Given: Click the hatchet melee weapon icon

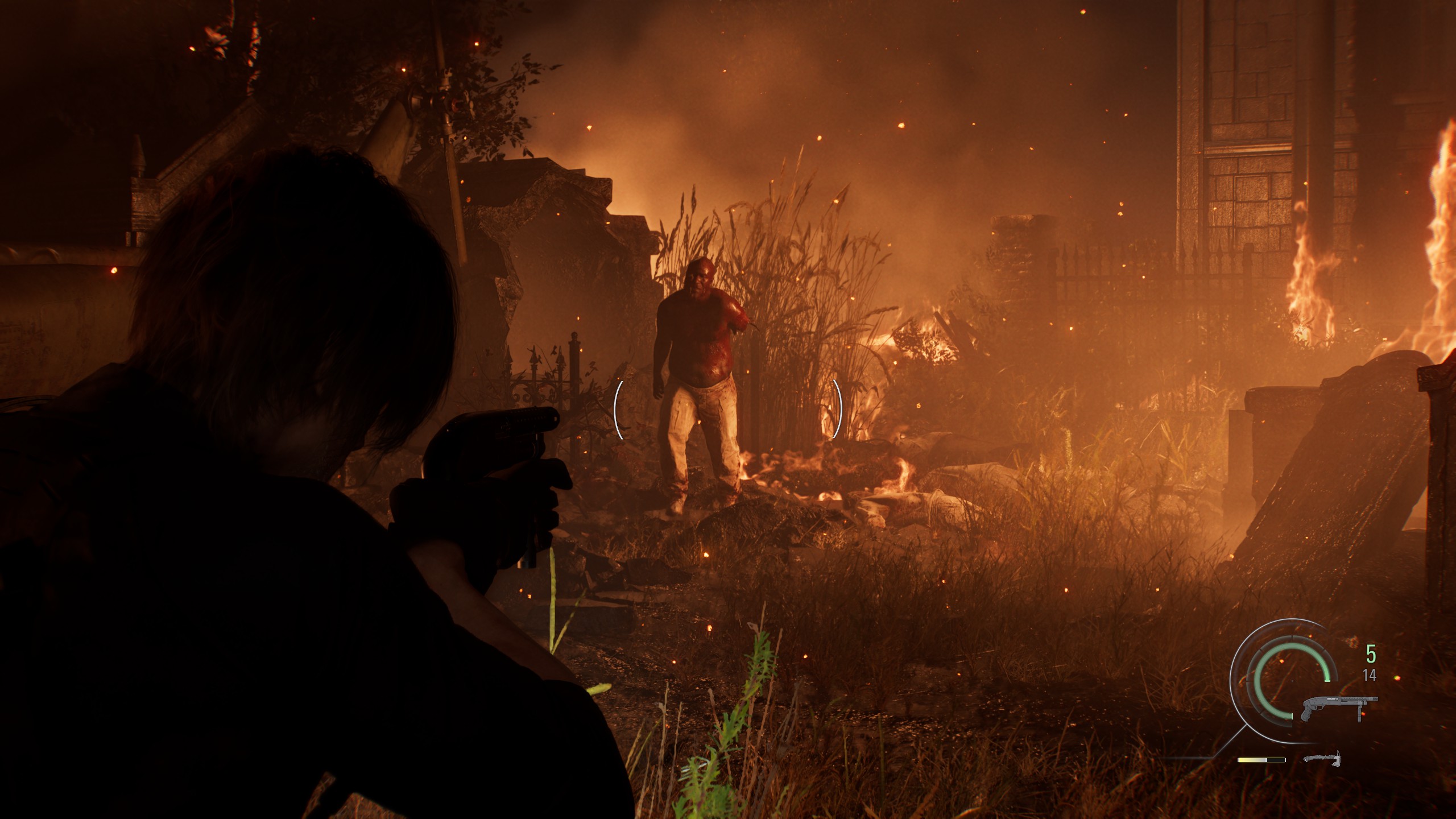Looking at the screenshot, I should click(1322, 758).
